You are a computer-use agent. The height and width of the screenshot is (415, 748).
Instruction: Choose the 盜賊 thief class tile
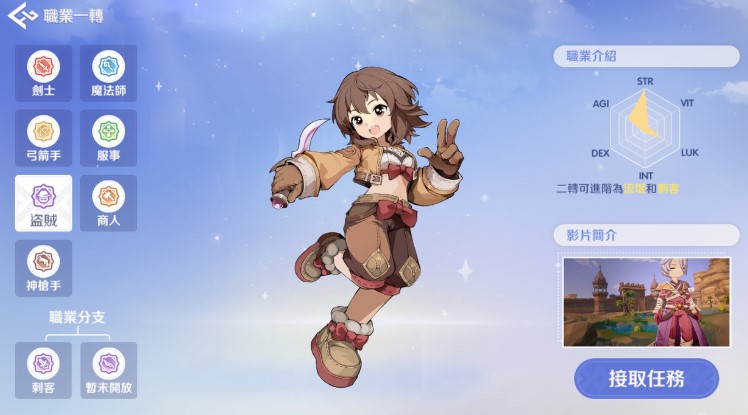tap(43, 203)
